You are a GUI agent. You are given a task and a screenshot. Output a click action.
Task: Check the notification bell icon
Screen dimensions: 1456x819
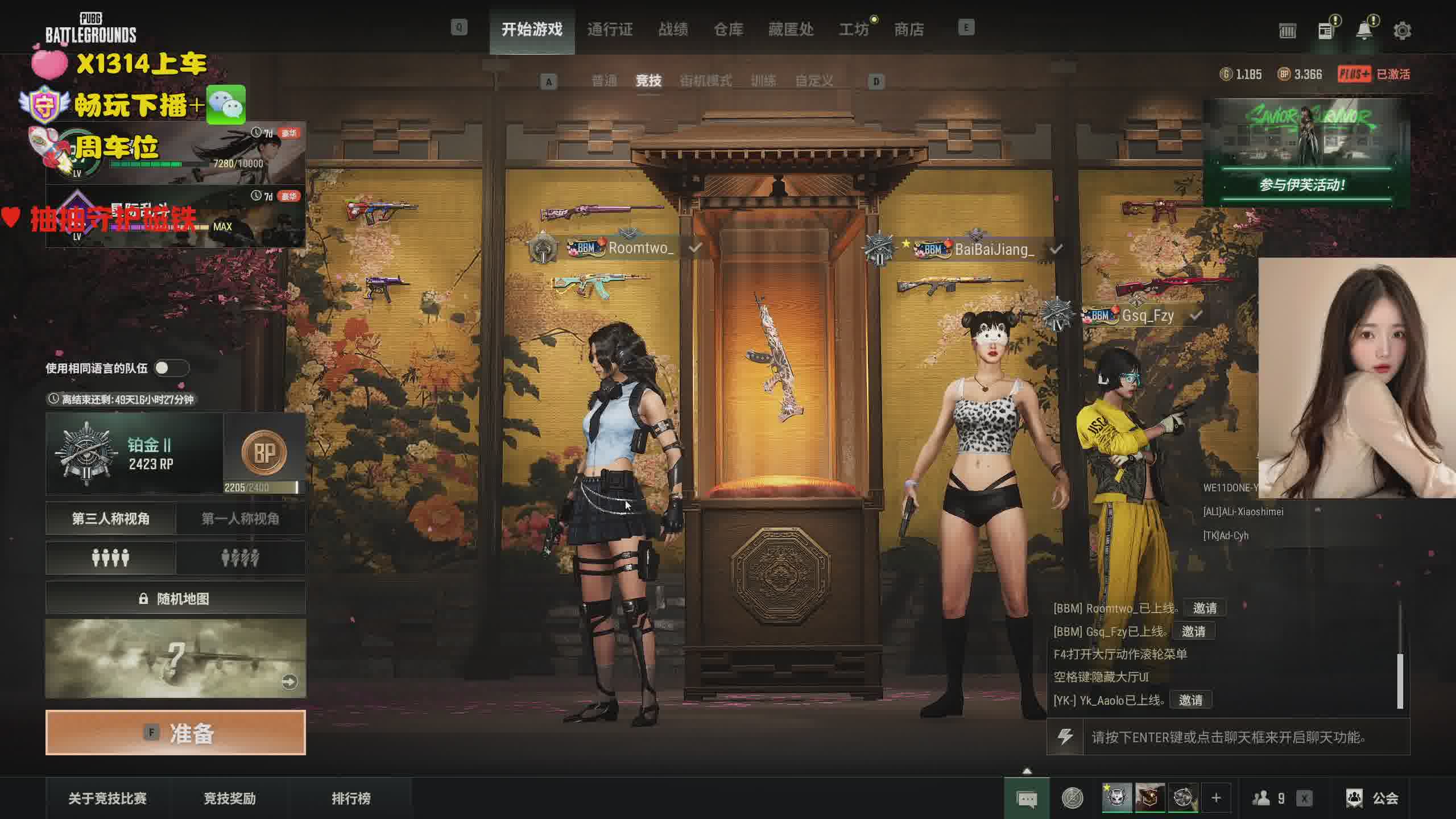pos(1364,30)
